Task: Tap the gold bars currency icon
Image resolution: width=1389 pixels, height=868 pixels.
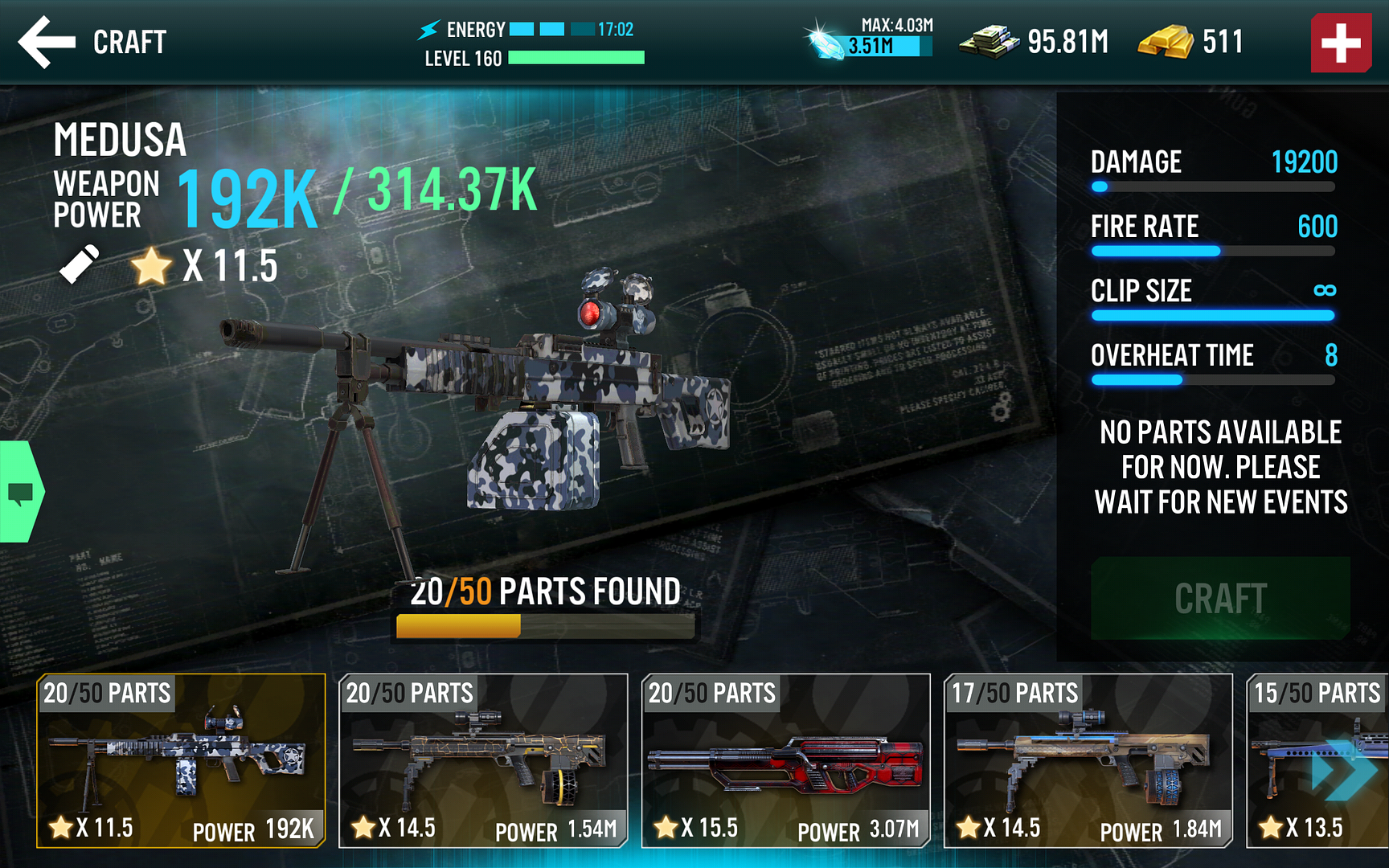Action: pyautogui.click(x=1165, y=42)
